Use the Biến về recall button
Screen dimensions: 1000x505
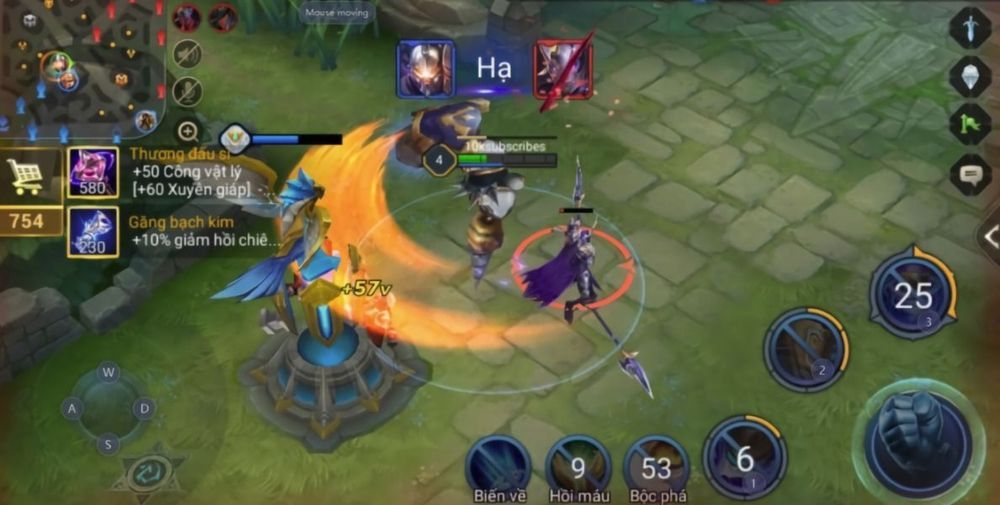[x=497, y=465]
